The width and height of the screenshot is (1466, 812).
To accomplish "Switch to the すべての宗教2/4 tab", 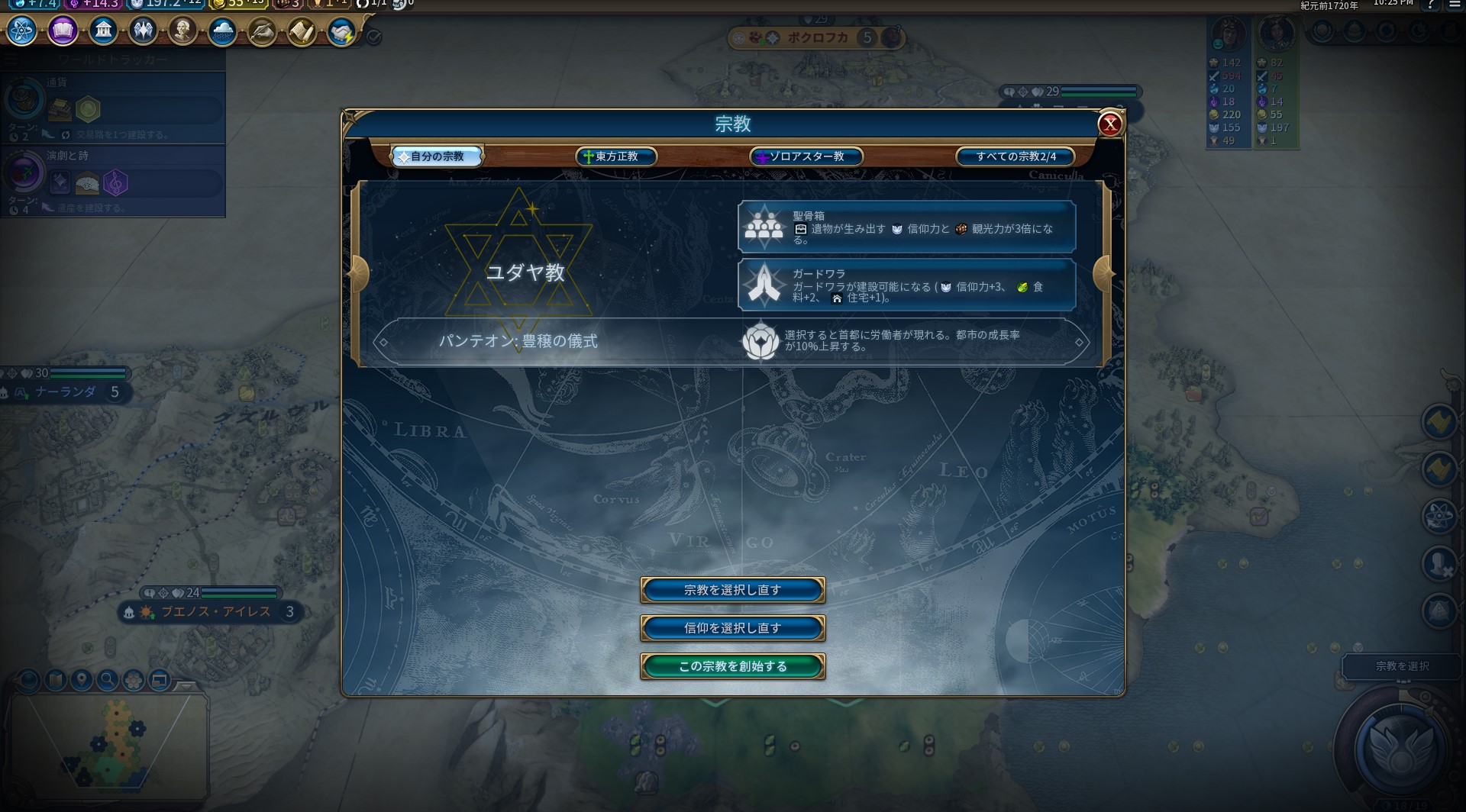I will click(1016, 156).
